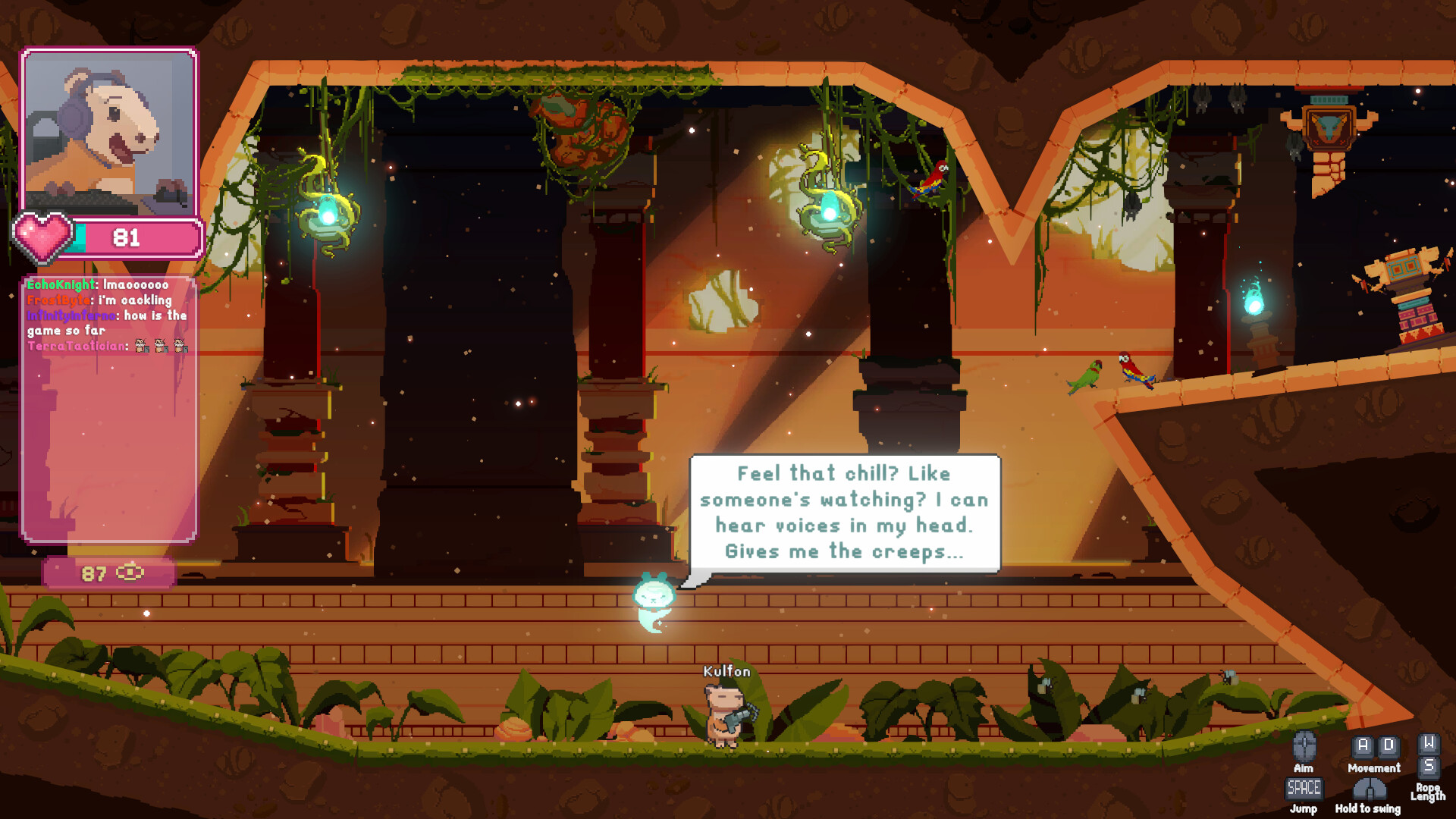Screen dimensions: 1456x819
Task: Click the A key in Movement hints
Action: [x=1363, y=746]
